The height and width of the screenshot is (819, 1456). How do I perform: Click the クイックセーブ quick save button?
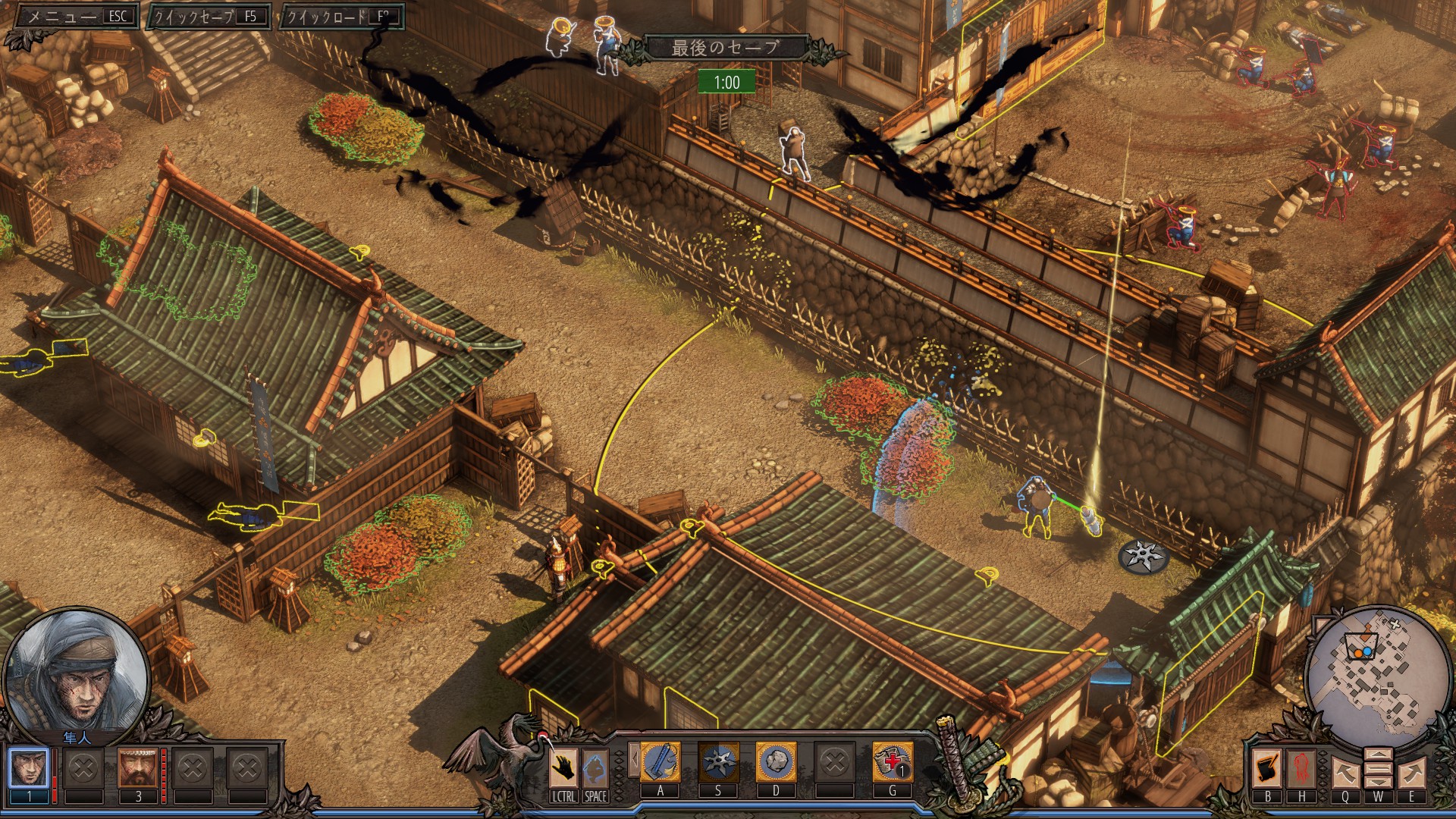click(x=209, y=16)
